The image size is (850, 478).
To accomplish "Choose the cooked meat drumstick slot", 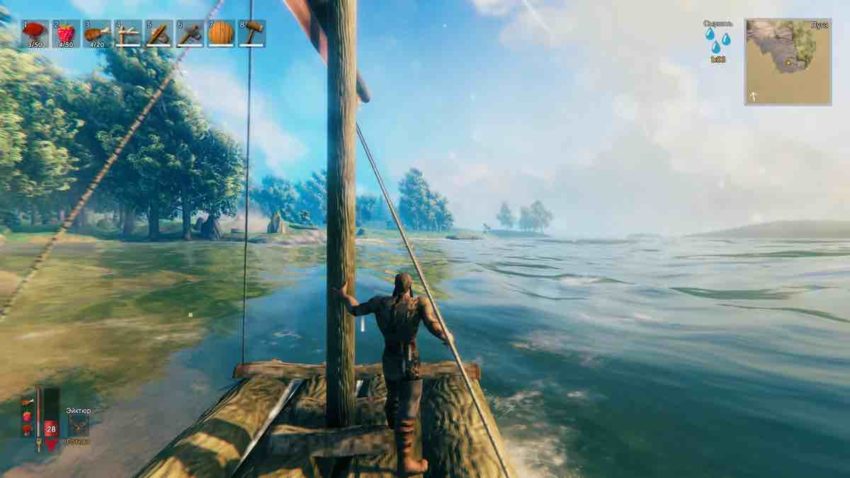I will (97, 33).
